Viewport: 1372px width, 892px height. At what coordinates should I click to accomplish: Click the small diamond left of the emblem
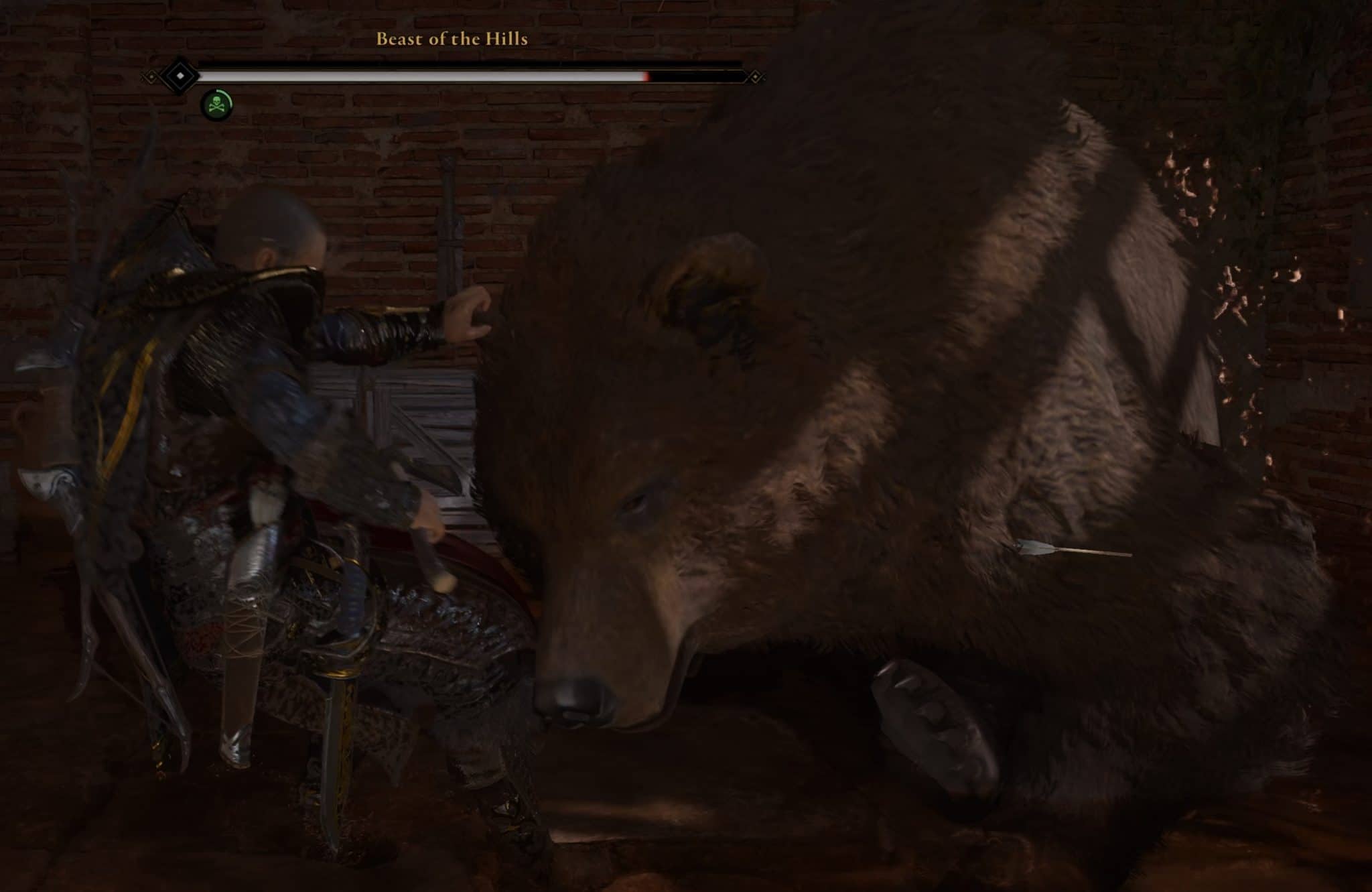point(151,76)
